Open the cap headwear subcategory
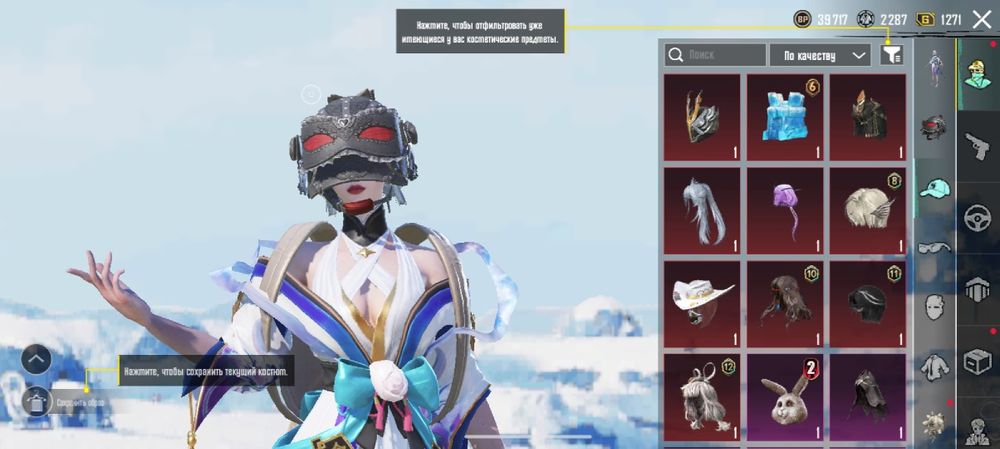Viewport: 1000px width, 449px height. (935, 188)
